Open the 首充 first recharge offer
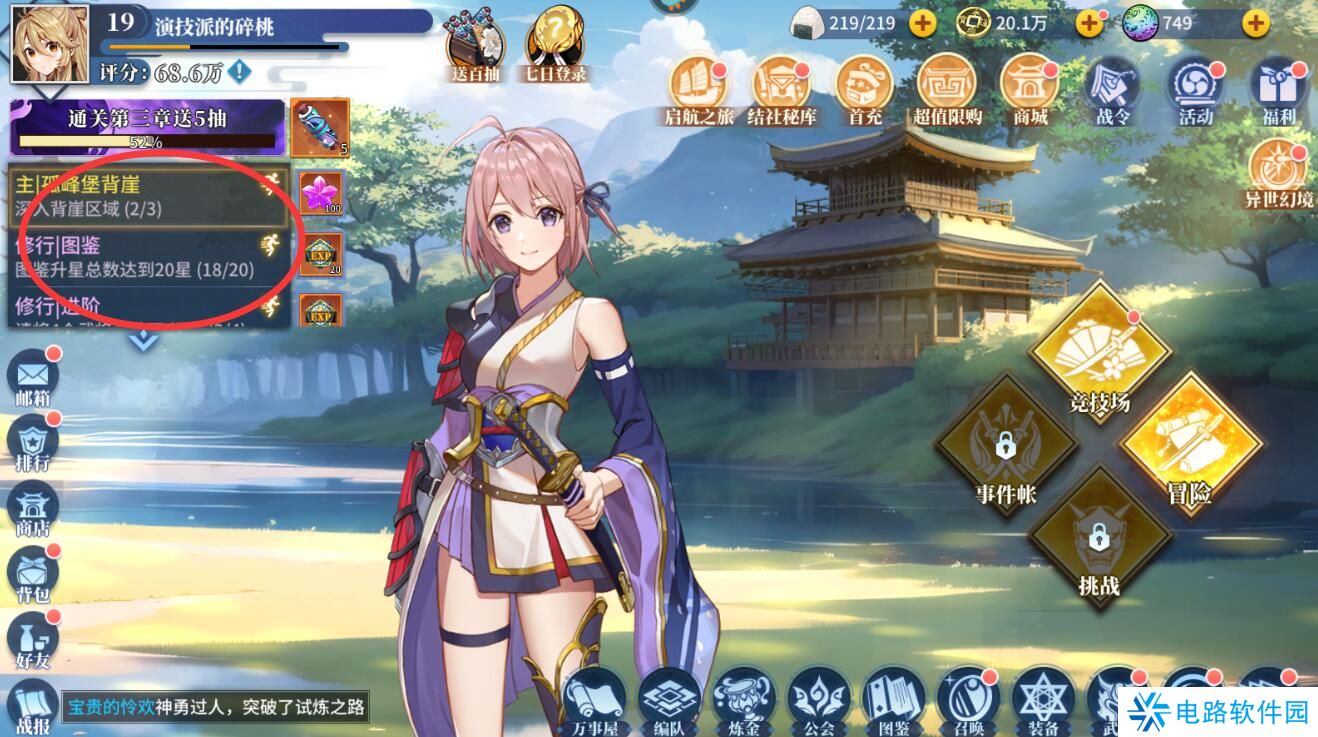This screenshot has height=737, width=1318. [864, 90]
